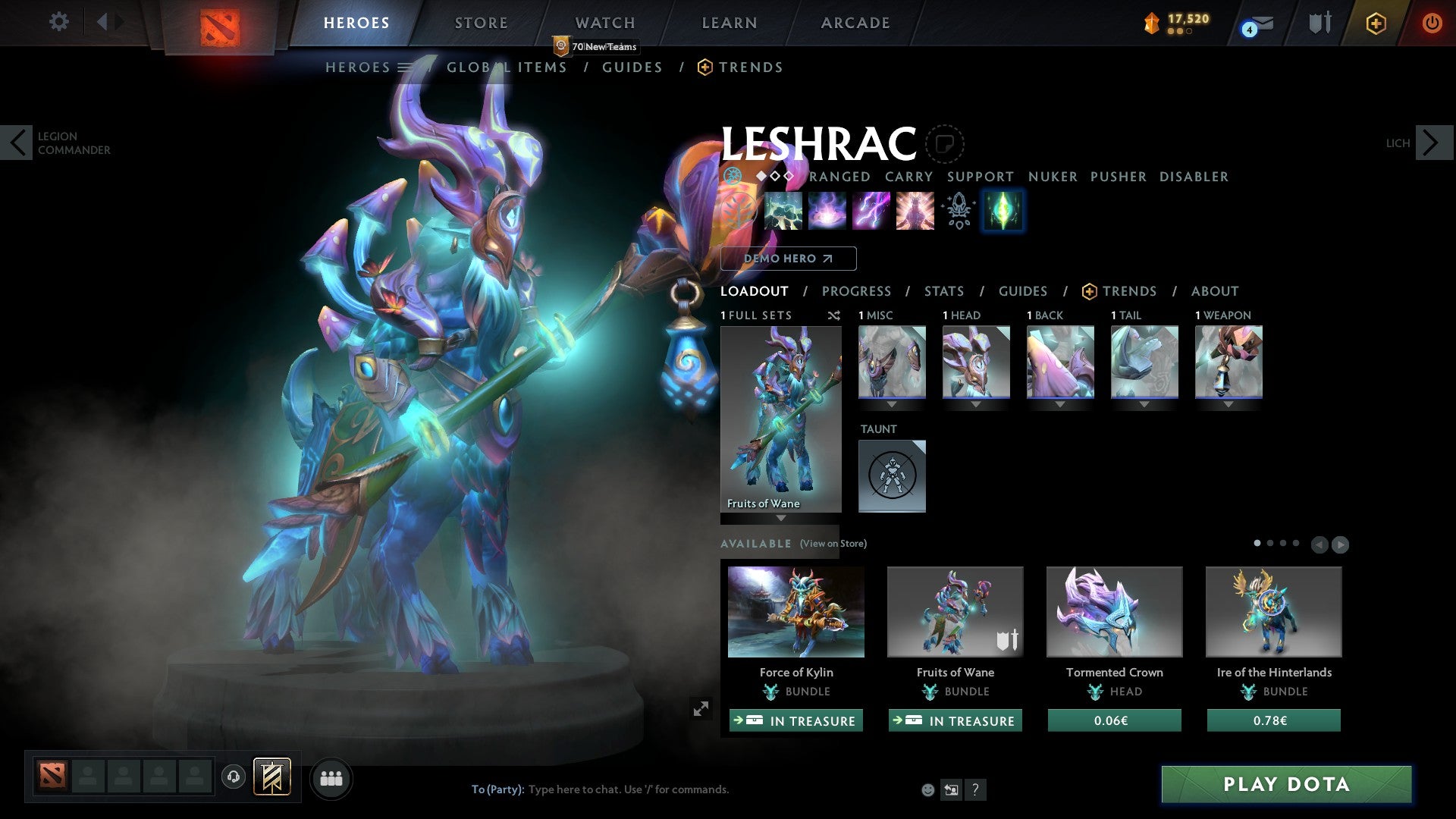Select Leshrac's Aghanim's Scepter upgrade icon
1456x819 pixels.
point(958,211)
